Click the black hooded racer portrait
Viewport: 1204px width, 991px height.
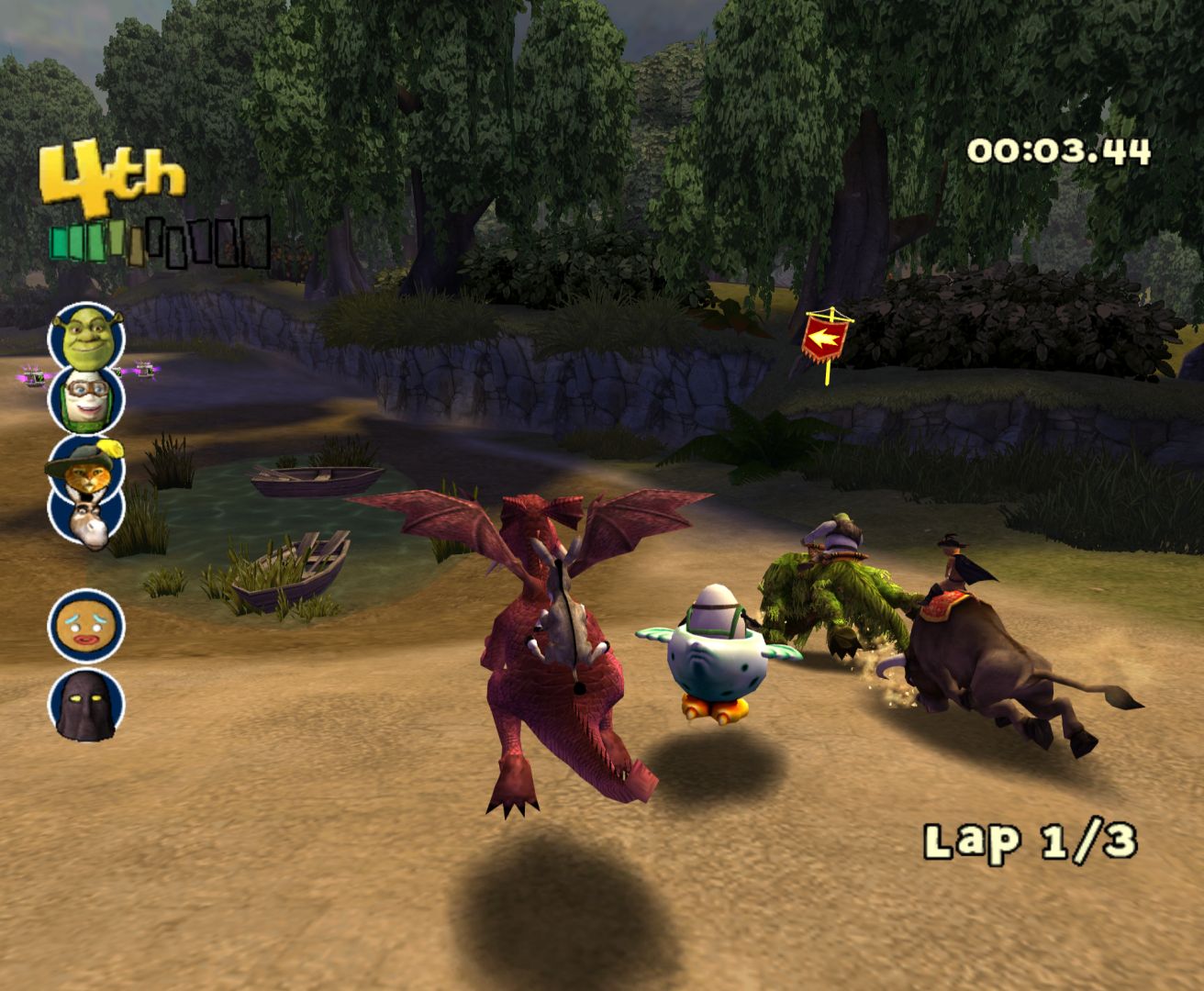pos(85,705)
